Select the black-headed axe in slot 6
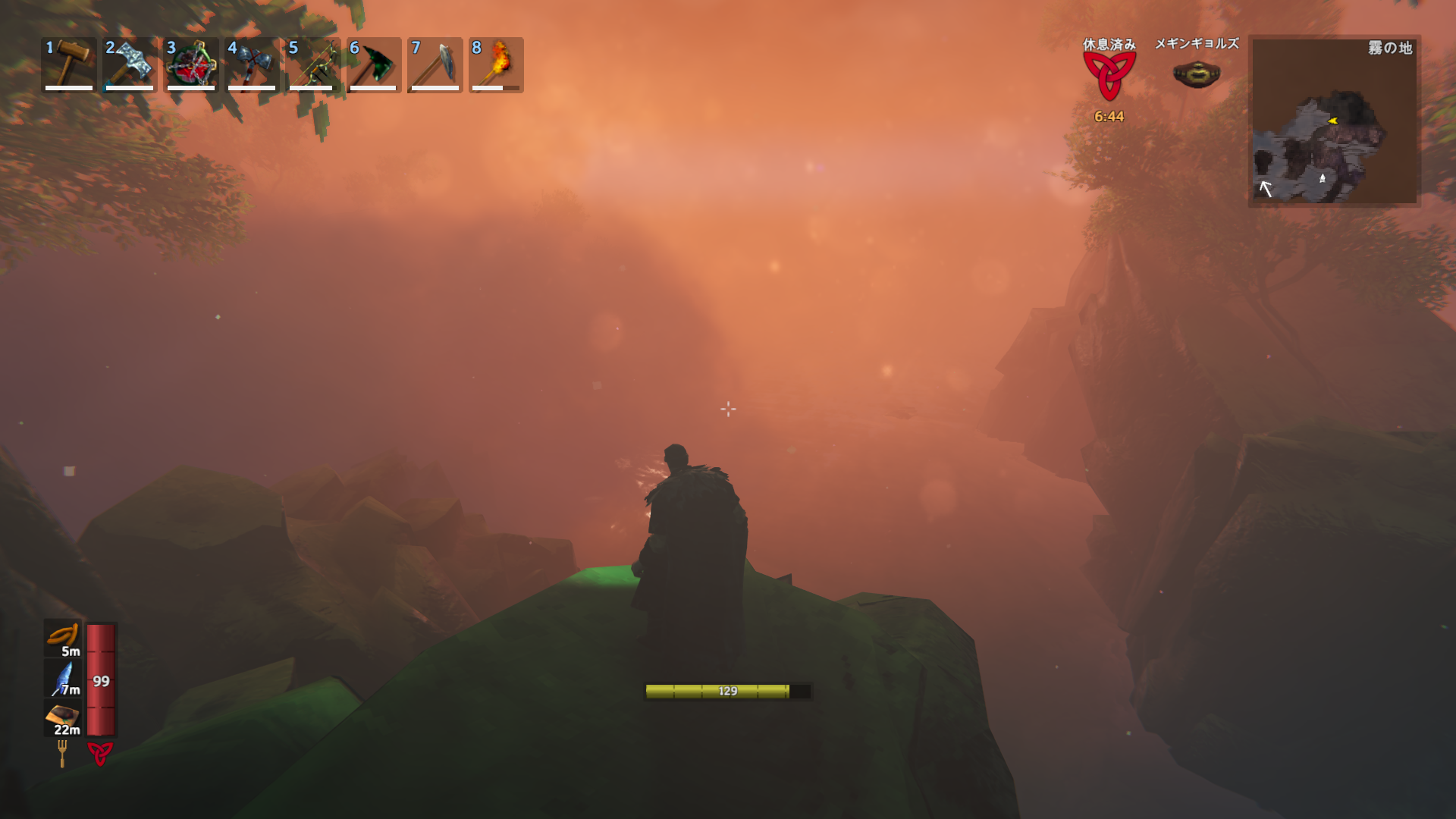The height and width of the screenshot is (819, 1456). tap(374, 64)
